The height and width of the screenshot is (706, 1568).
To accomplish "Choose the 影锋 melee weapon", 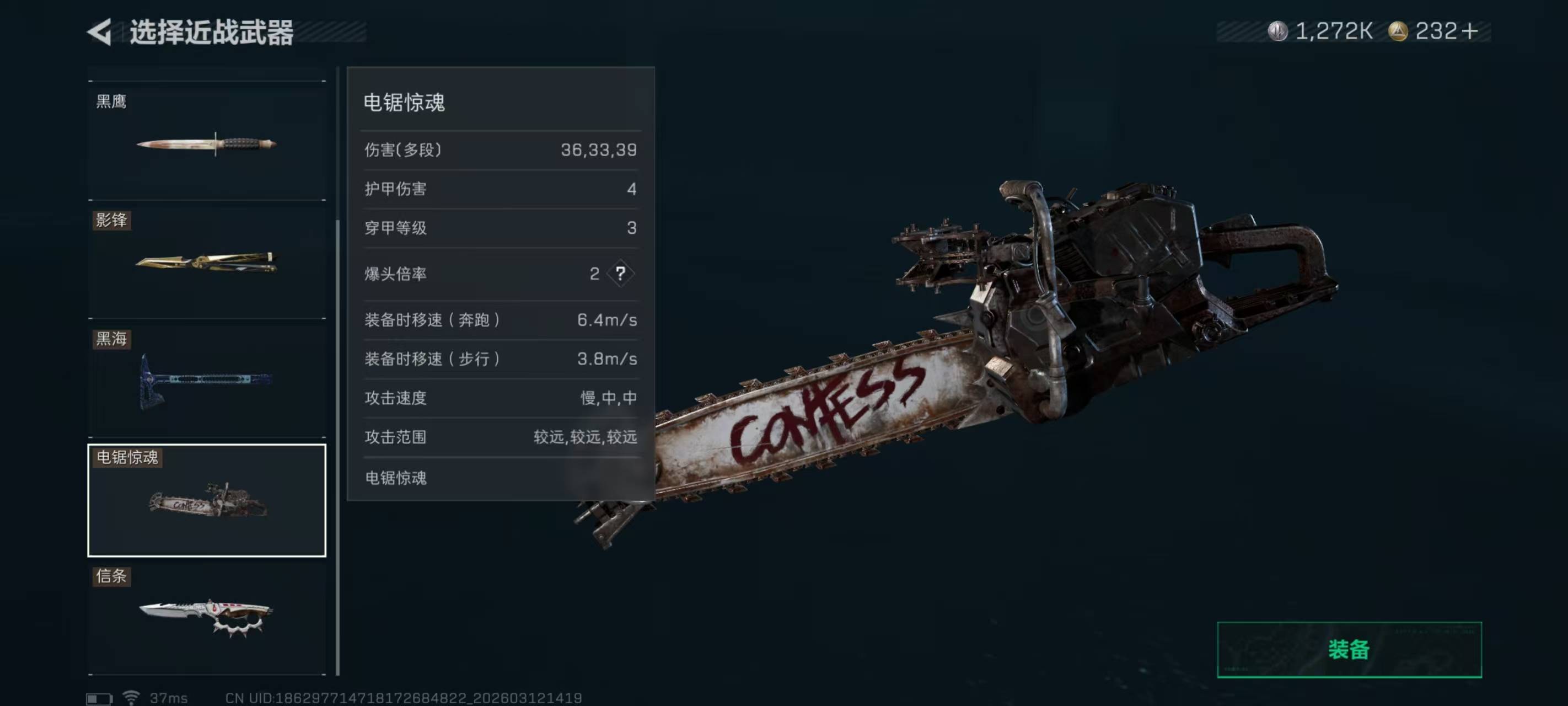I will (207, 262).
